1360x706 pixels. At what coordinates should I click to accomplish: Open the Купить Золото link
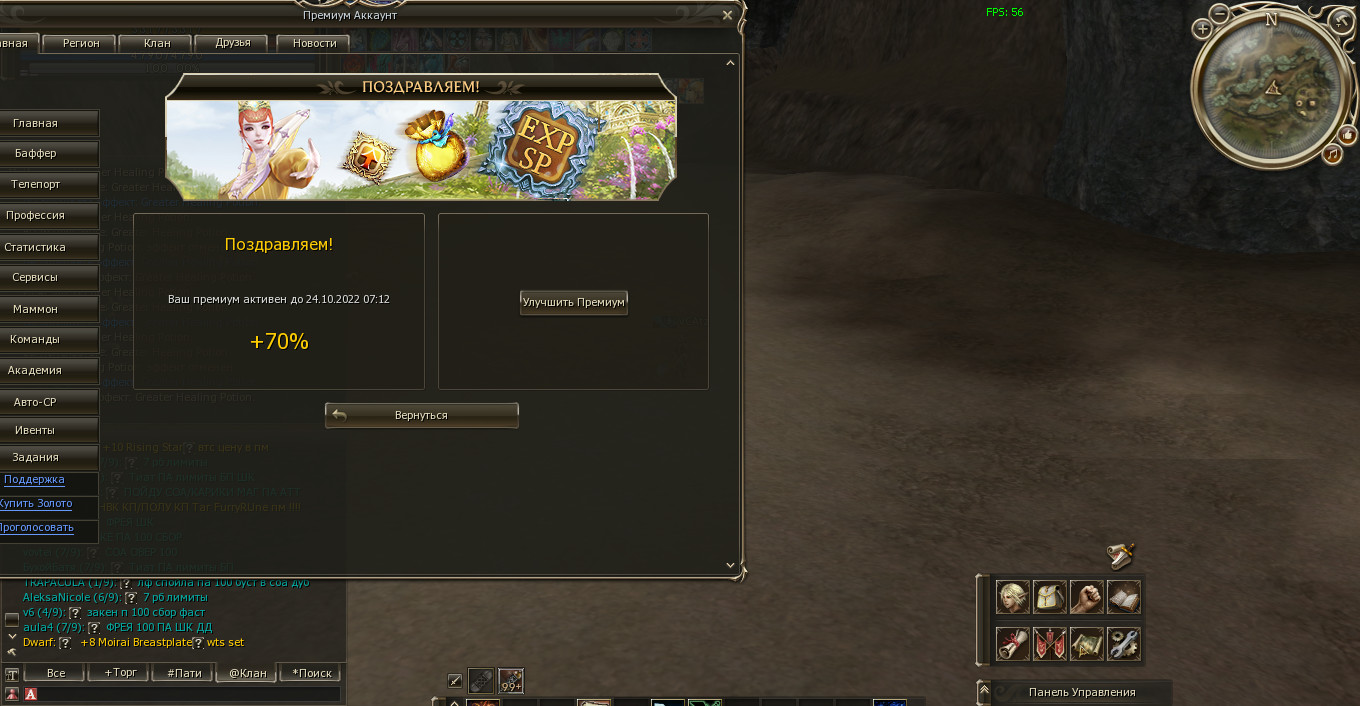(34, 504)
